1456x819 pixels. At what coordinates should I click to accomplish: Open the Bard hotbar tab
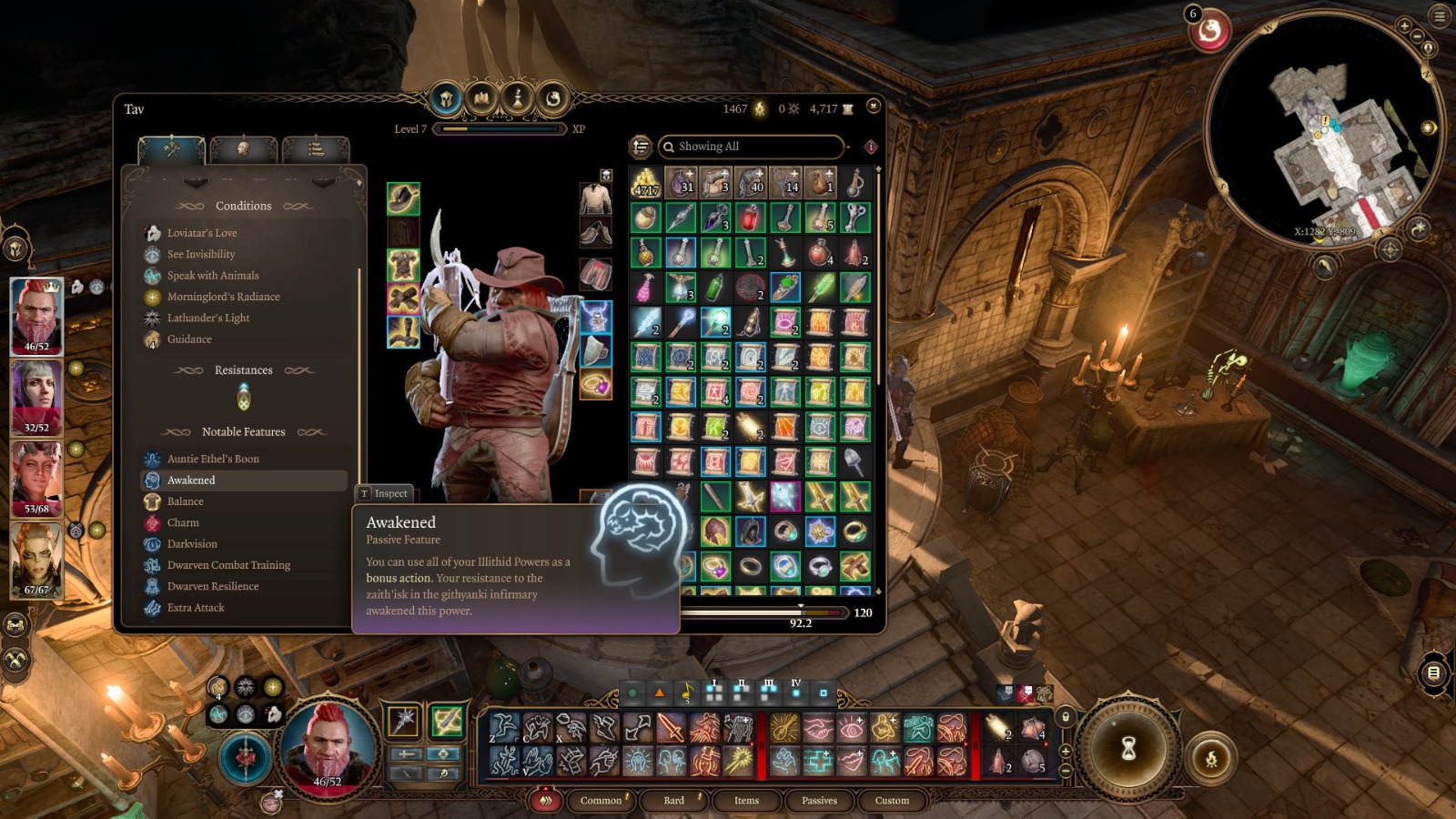tap(673, 801)
